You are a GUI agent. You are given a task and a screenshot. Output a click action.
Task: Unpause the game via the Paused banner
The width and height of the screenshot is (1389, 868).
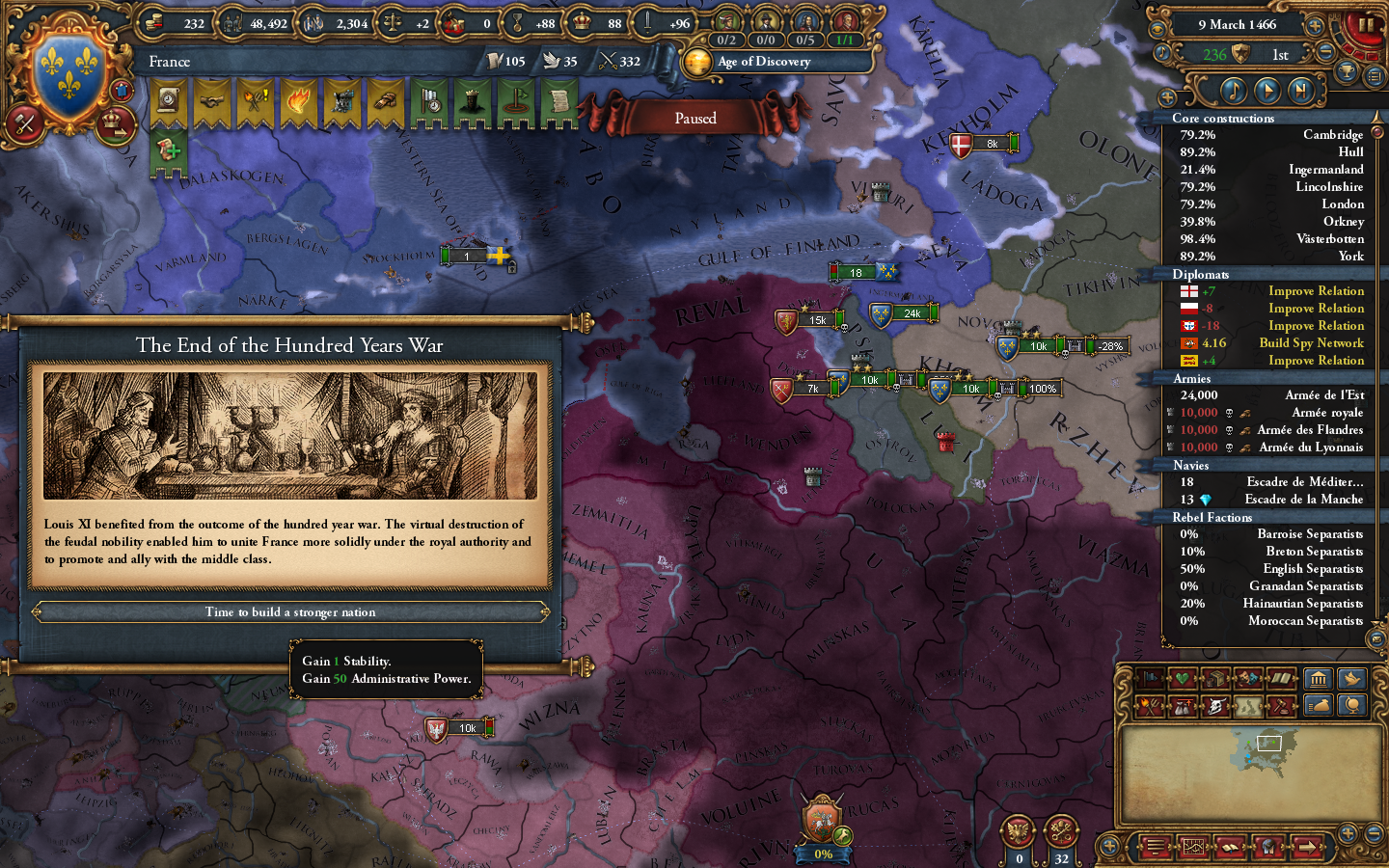pyautogui.click(x=696, y=117)
